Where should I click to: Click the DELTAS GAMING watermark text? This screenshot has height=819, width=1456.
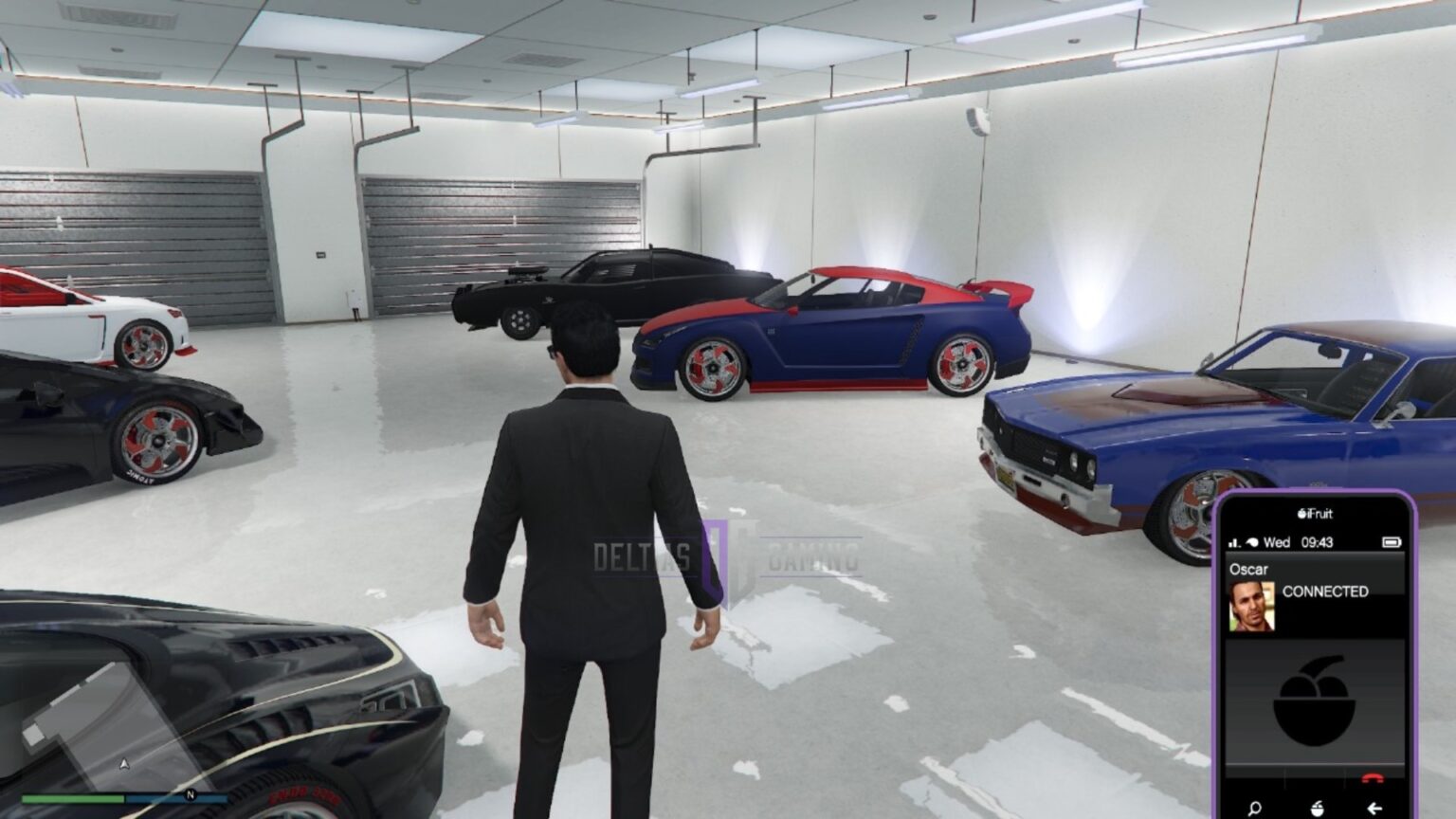click(x=728, y=553)
